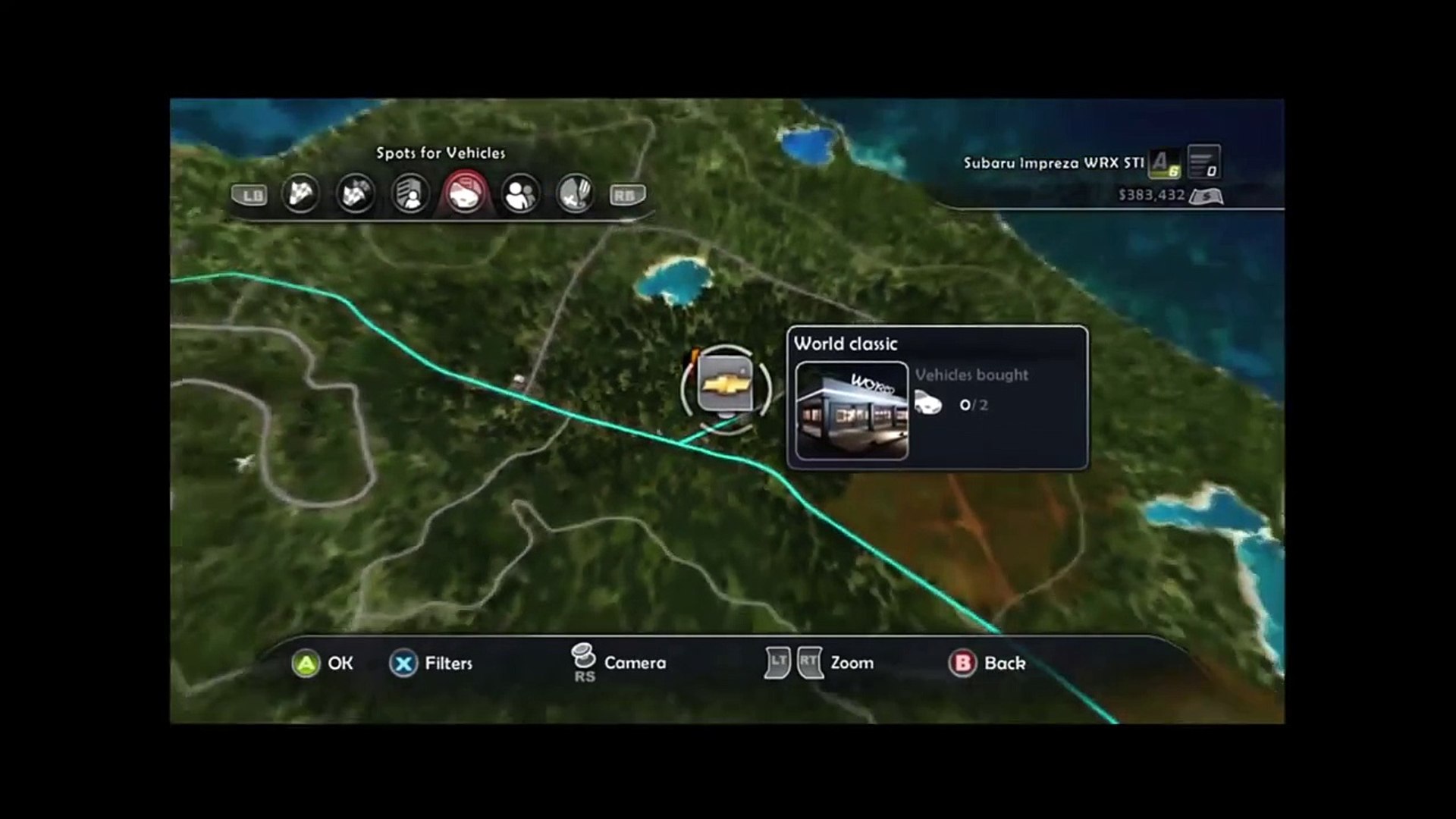Select the Chevrolet dealership map marker
The height and width of the screenshot is (819, 1456).
(726, 386)
